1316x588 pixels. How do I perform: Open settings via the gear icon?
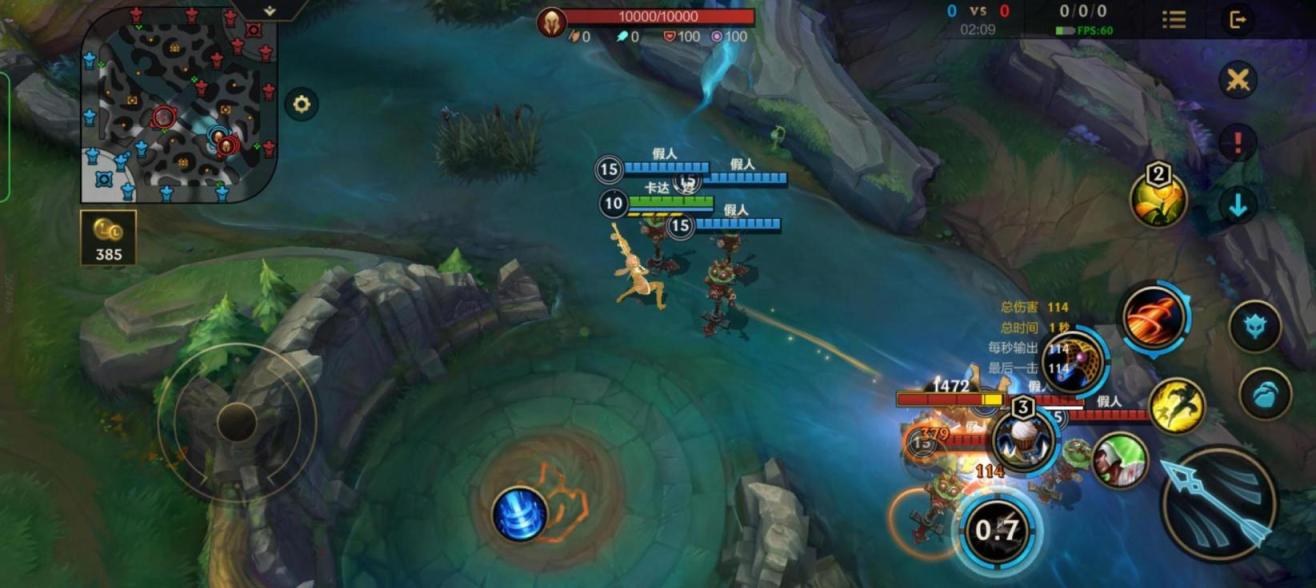[301, 103]
